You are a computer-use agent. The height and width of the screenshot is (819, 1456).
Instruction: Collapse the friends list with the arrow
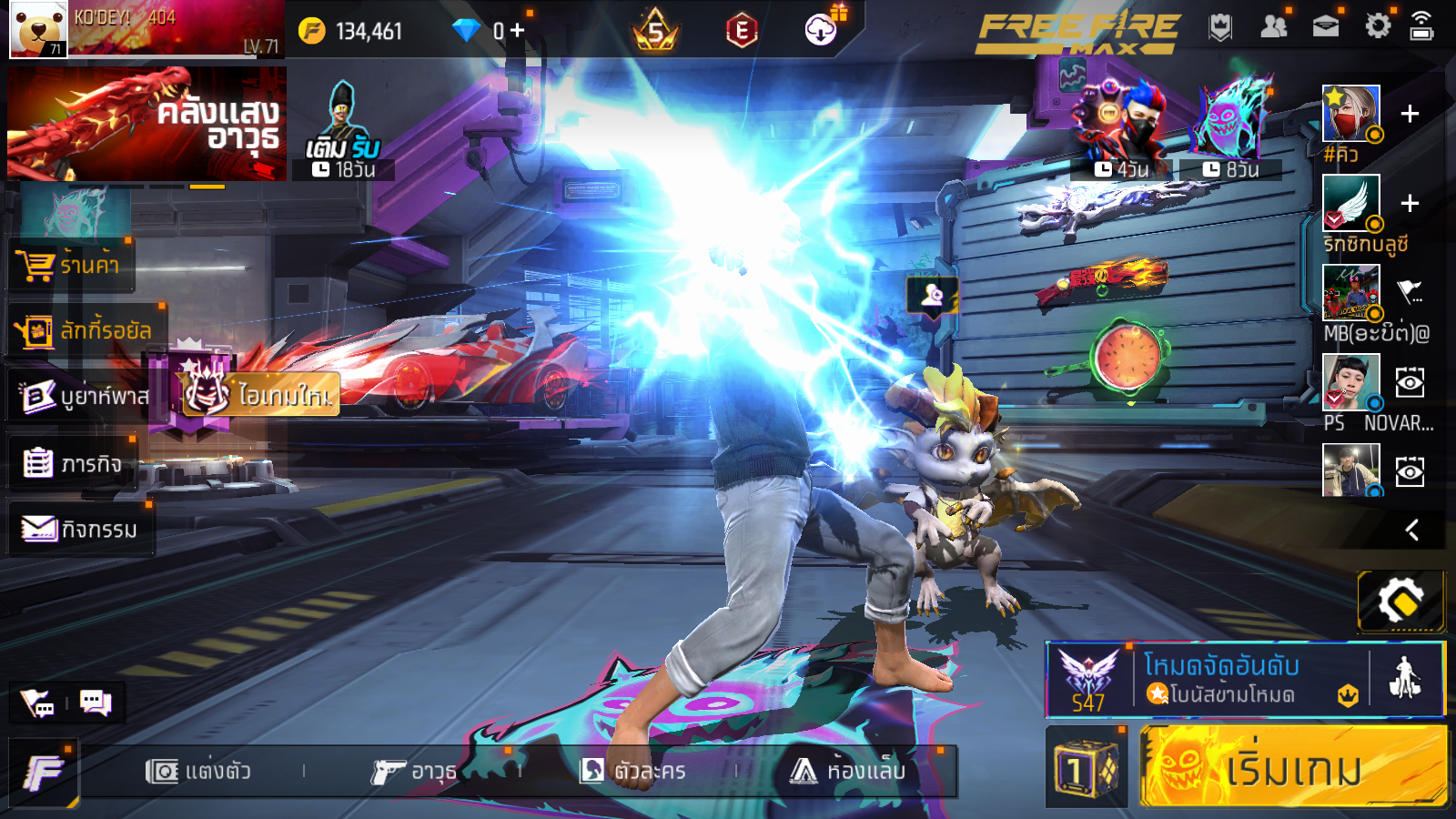(1411, 530)
